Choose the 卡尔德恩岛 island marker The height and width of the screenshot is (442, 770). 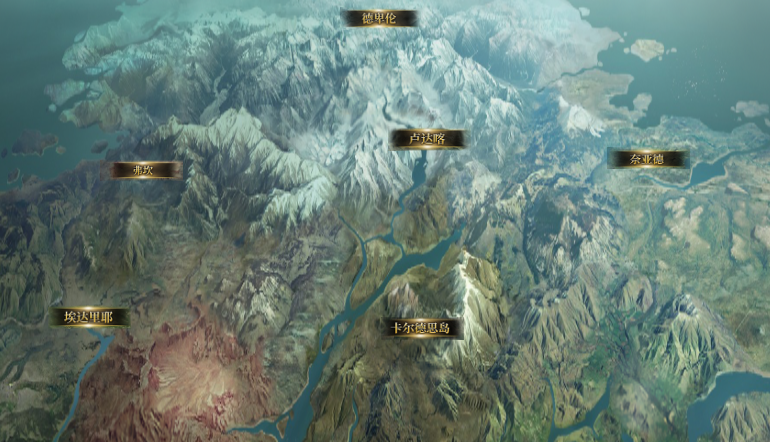click(x=421, y=327)
